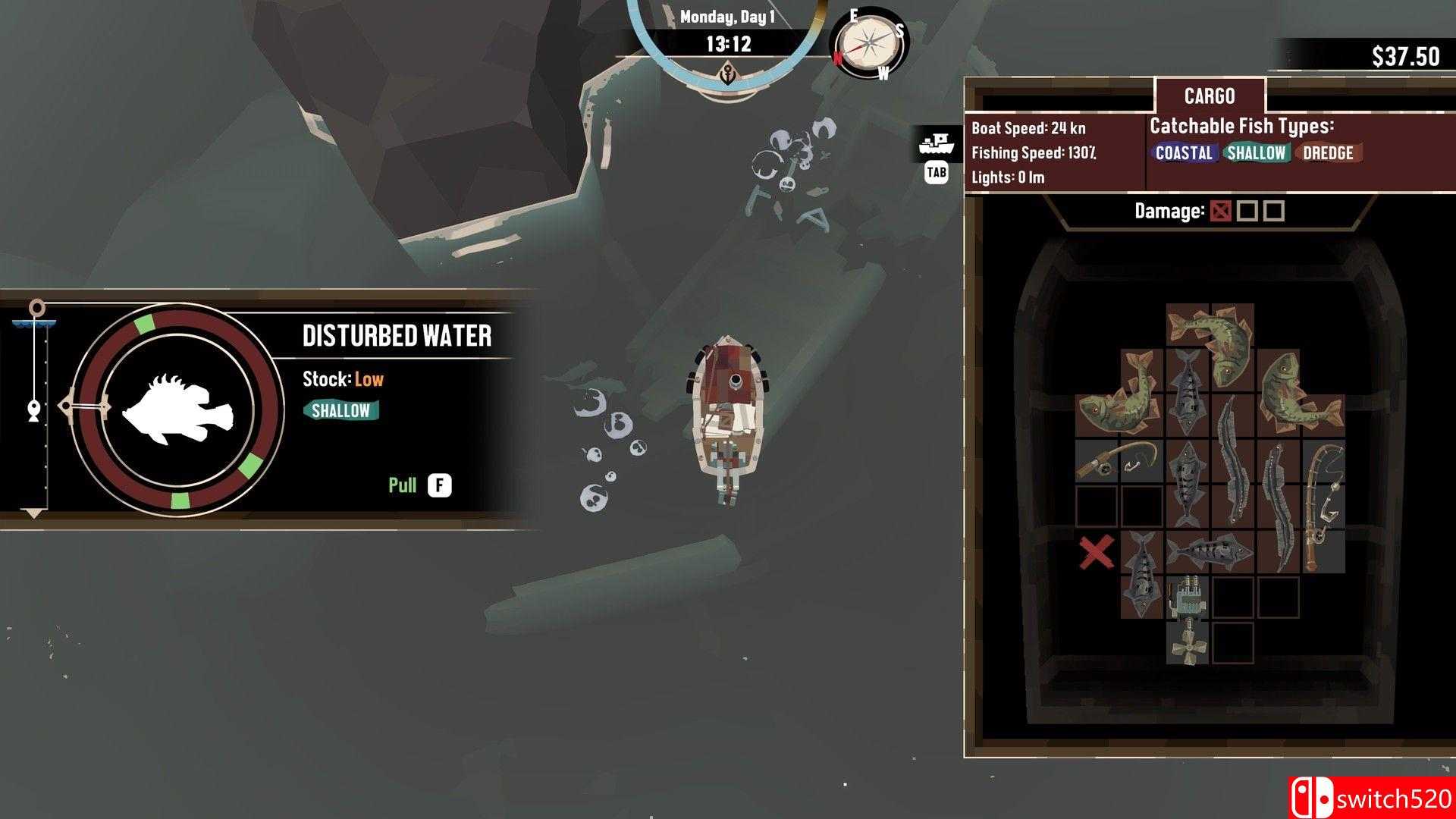Click the damaged cargo slot with red X

1097,552
